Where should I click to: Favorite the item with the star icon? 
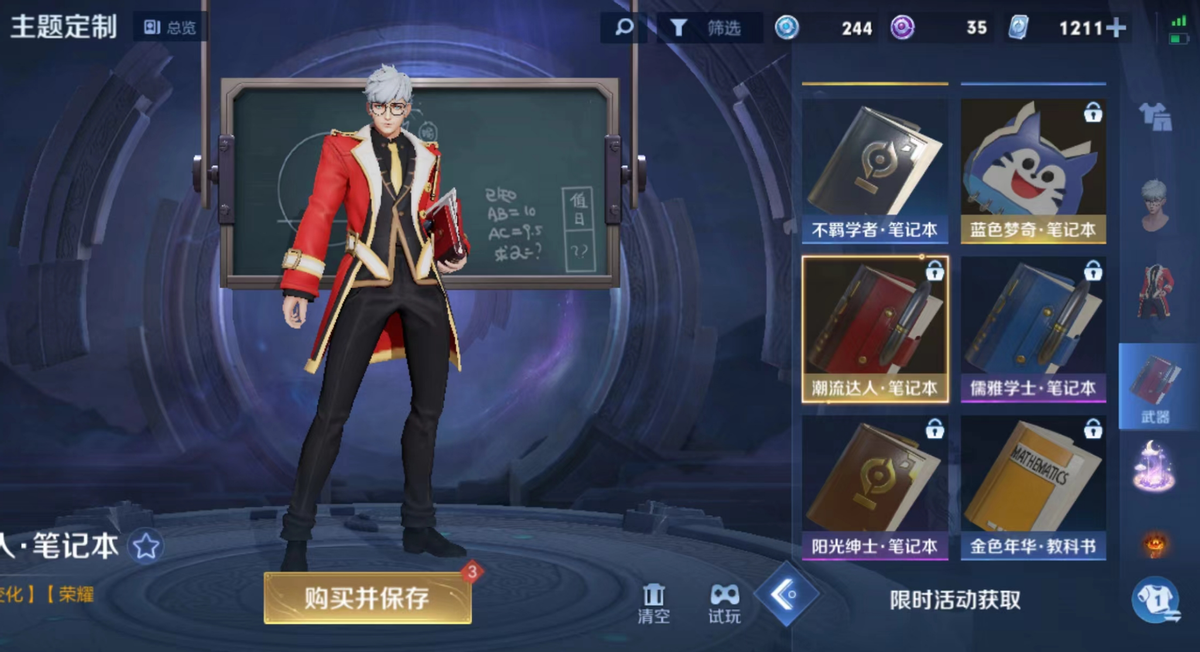click(147, 546)
